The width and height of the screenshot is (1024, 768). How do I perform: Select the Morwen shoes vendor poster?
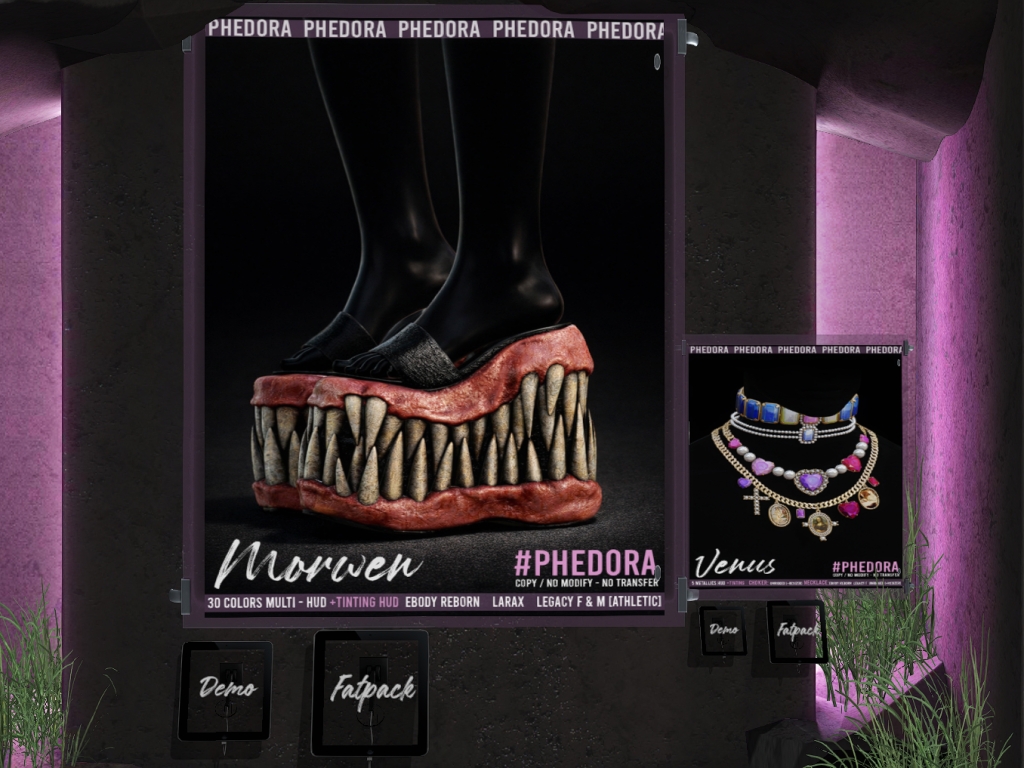point(434,320)
